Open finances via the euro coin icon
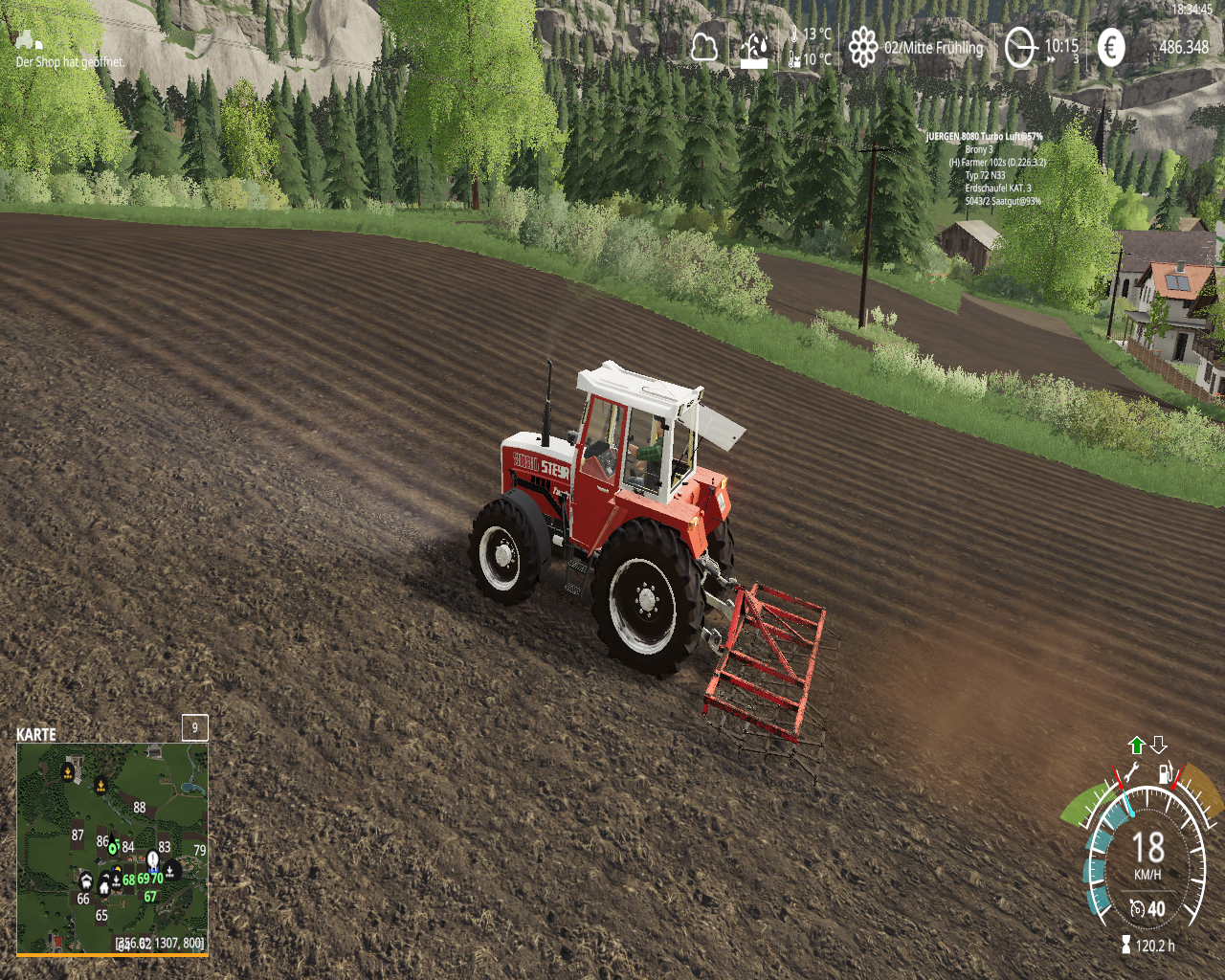1225x980 pixels. coord(1111,47)
